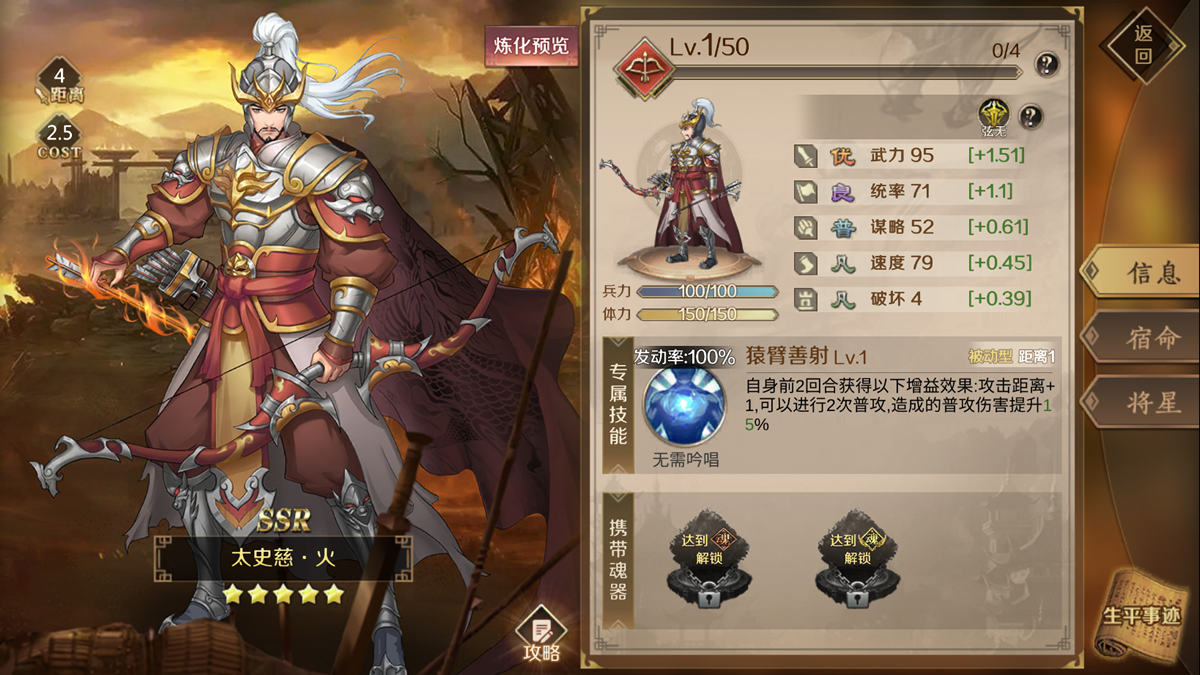
Task: Open the 生平事迹 biography scroll
Action: coord(1142,614)
